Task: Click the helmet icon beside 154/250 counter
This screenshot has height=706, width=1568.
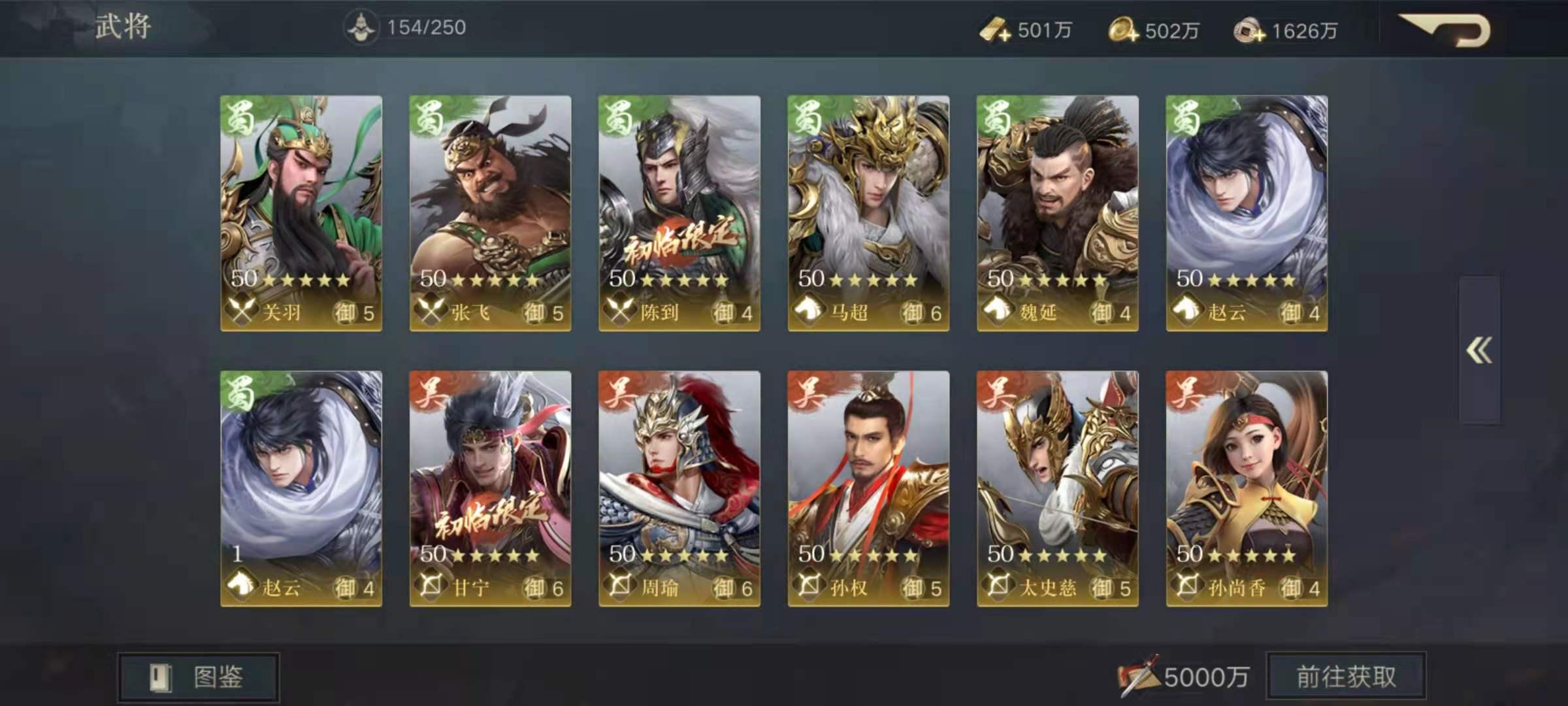Action: pos(361,25)
